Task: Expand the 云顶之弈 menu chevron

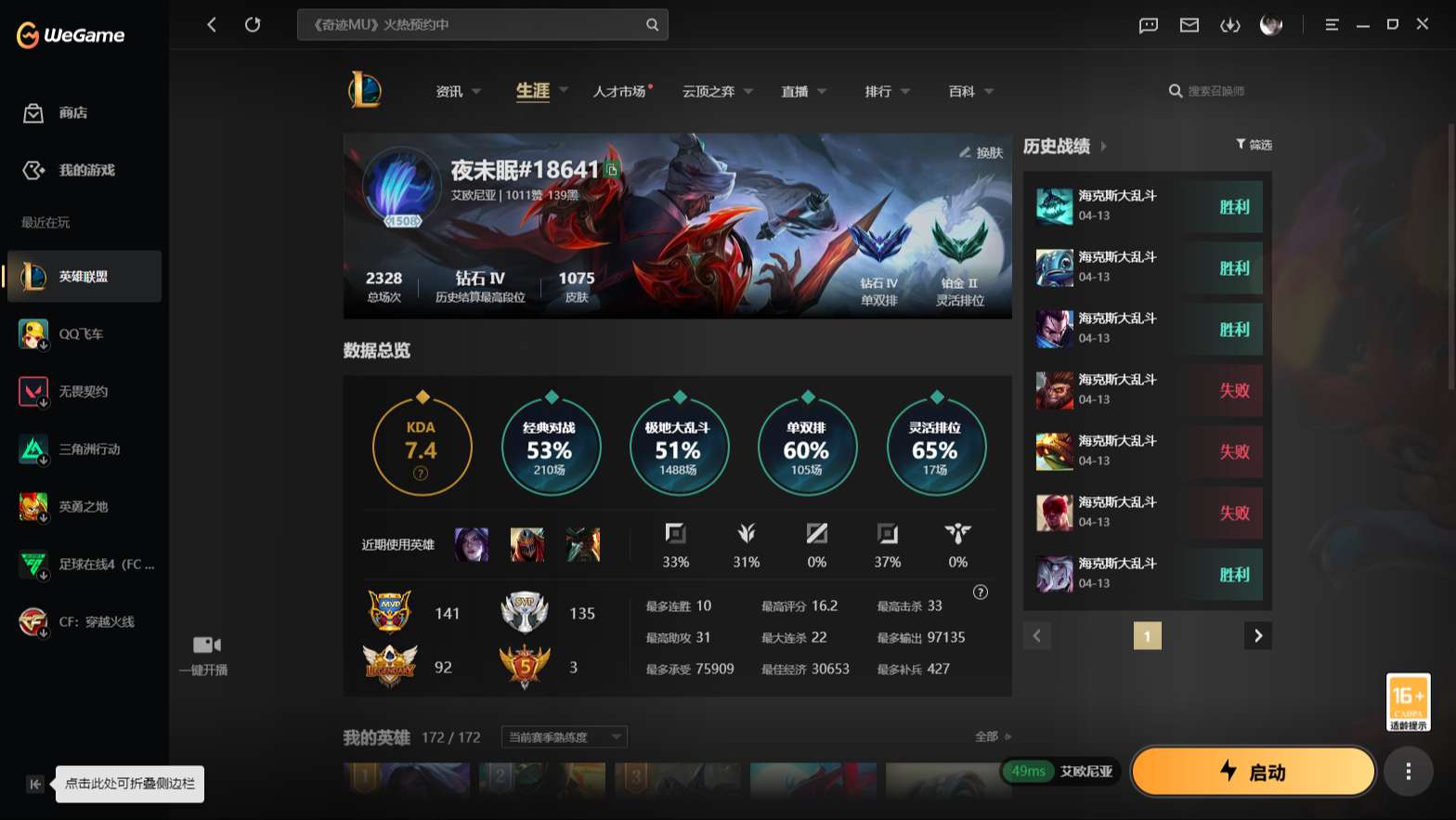Action: tap(749, 91)
